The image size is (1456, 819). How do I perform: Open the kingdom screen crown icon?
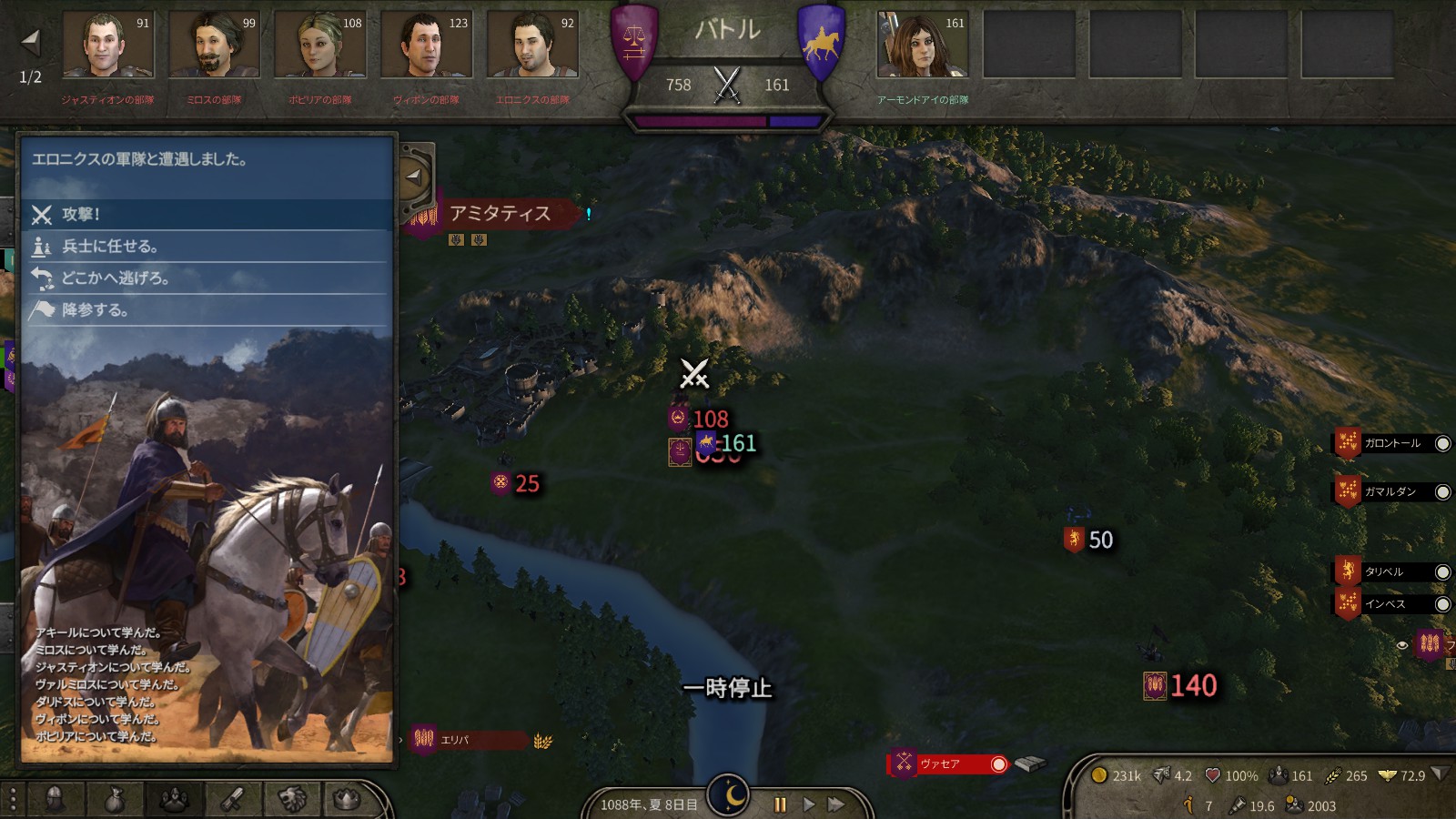coord(347,799)
